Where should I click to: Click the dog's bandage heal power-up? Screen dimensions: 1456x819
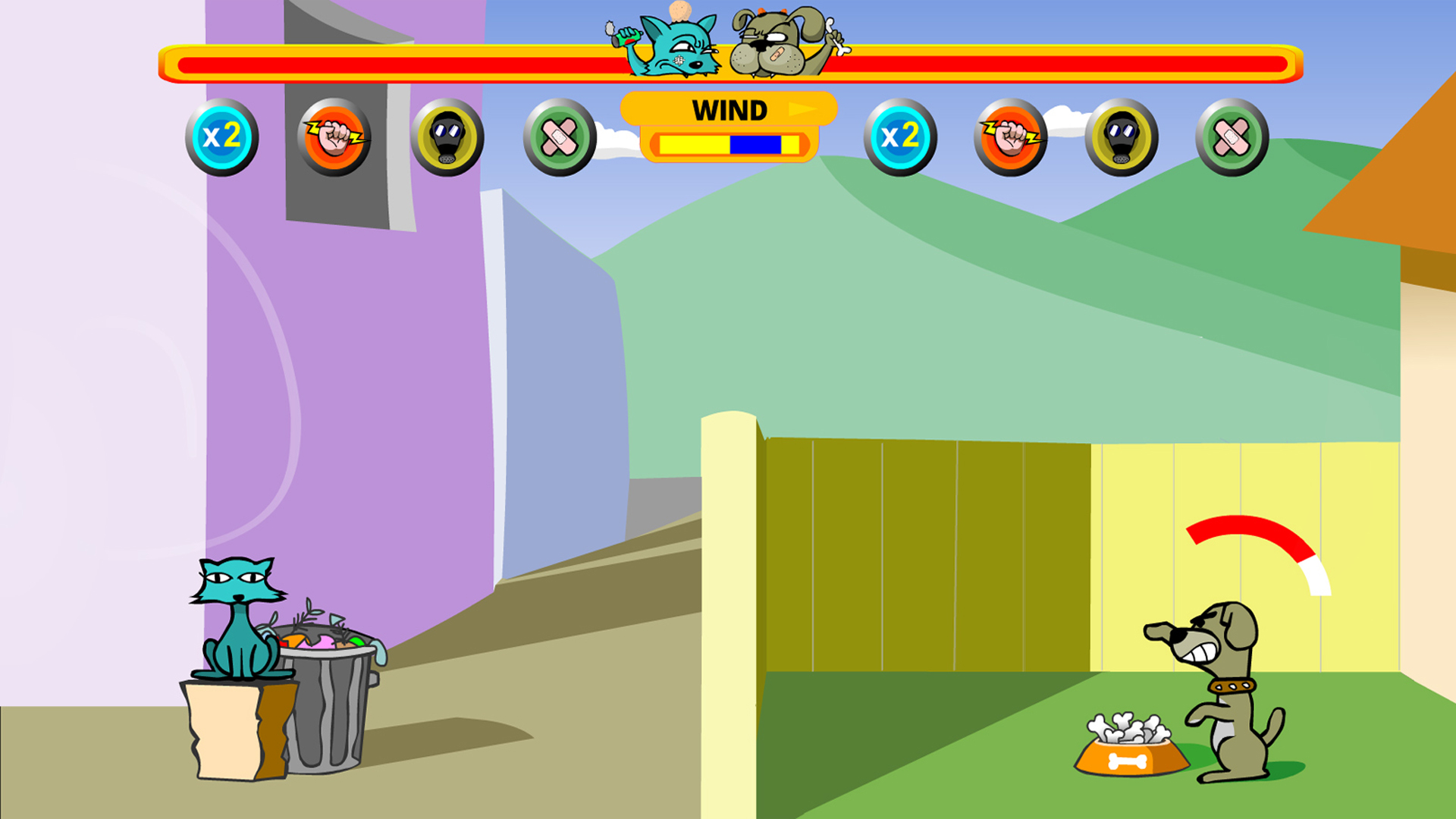1232,137
